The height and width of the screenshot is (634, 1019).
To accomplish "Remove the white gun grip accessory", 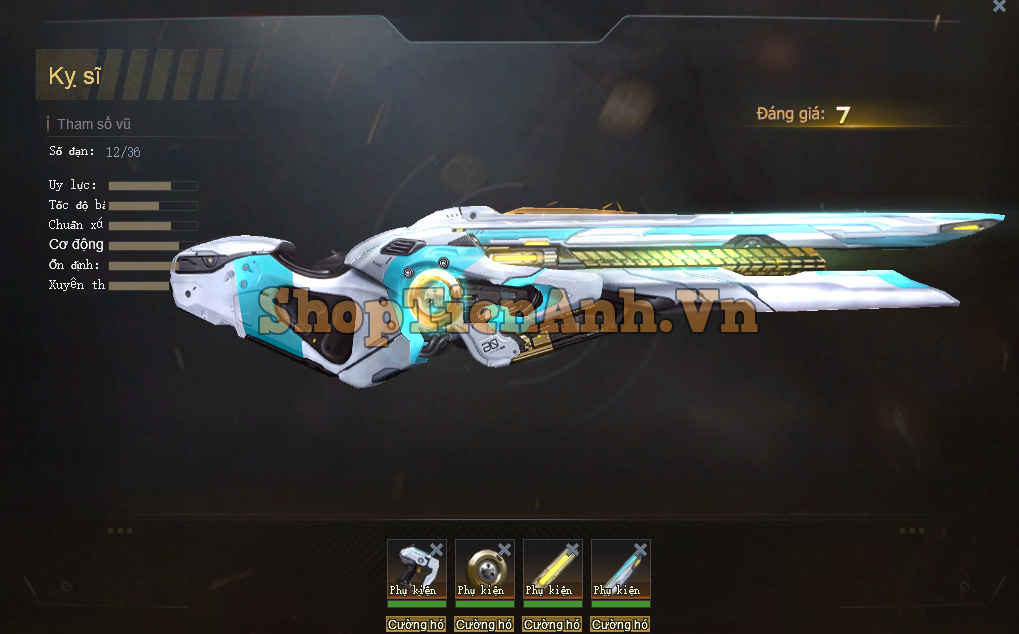I will 436,550.
